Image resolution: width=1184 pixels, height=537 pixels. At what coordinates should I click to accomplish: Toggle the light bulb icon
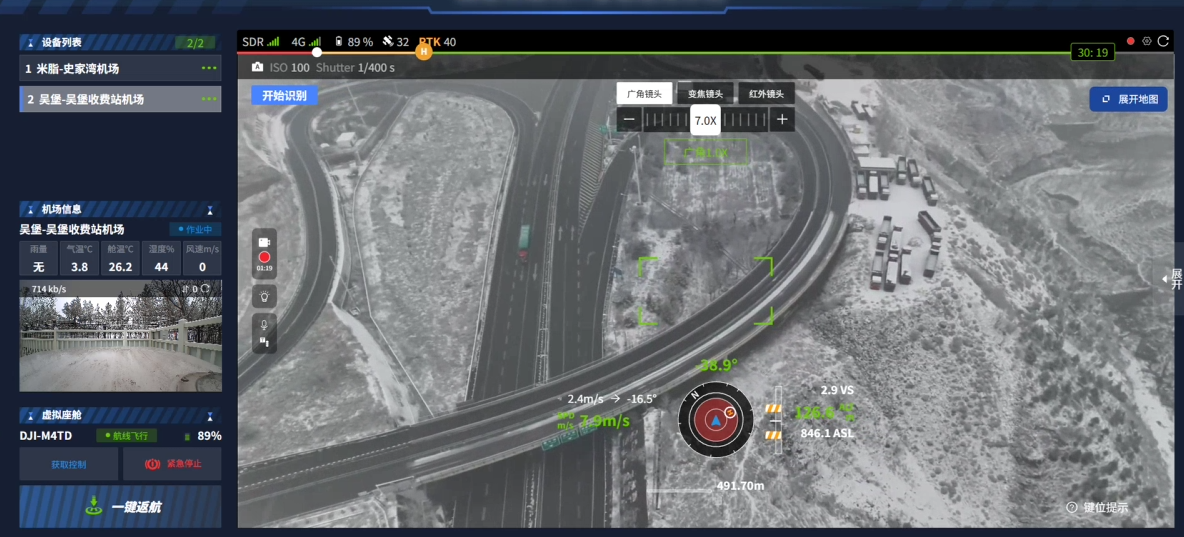tap(264, 296)
